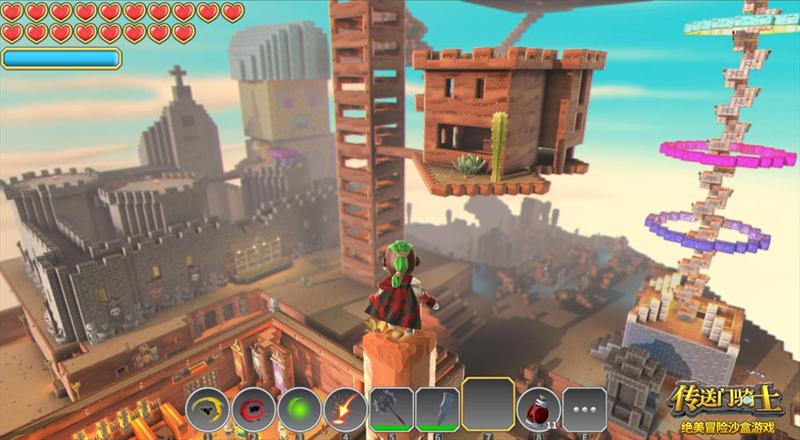Select the highlighted empty slot 7
800x440 pixels.
pyautogui.click(x=487, y=405)
